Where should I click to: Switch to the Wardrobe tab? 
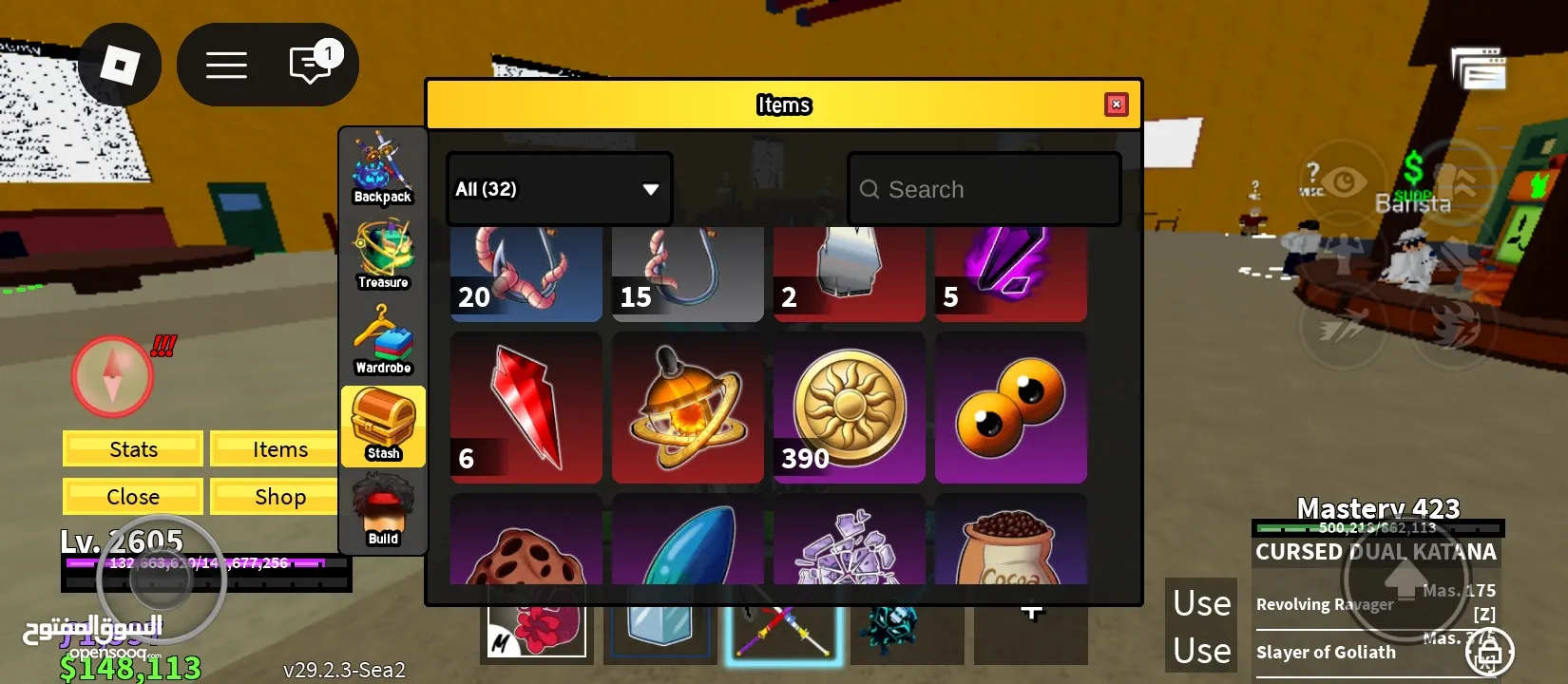tap(383, 340)
